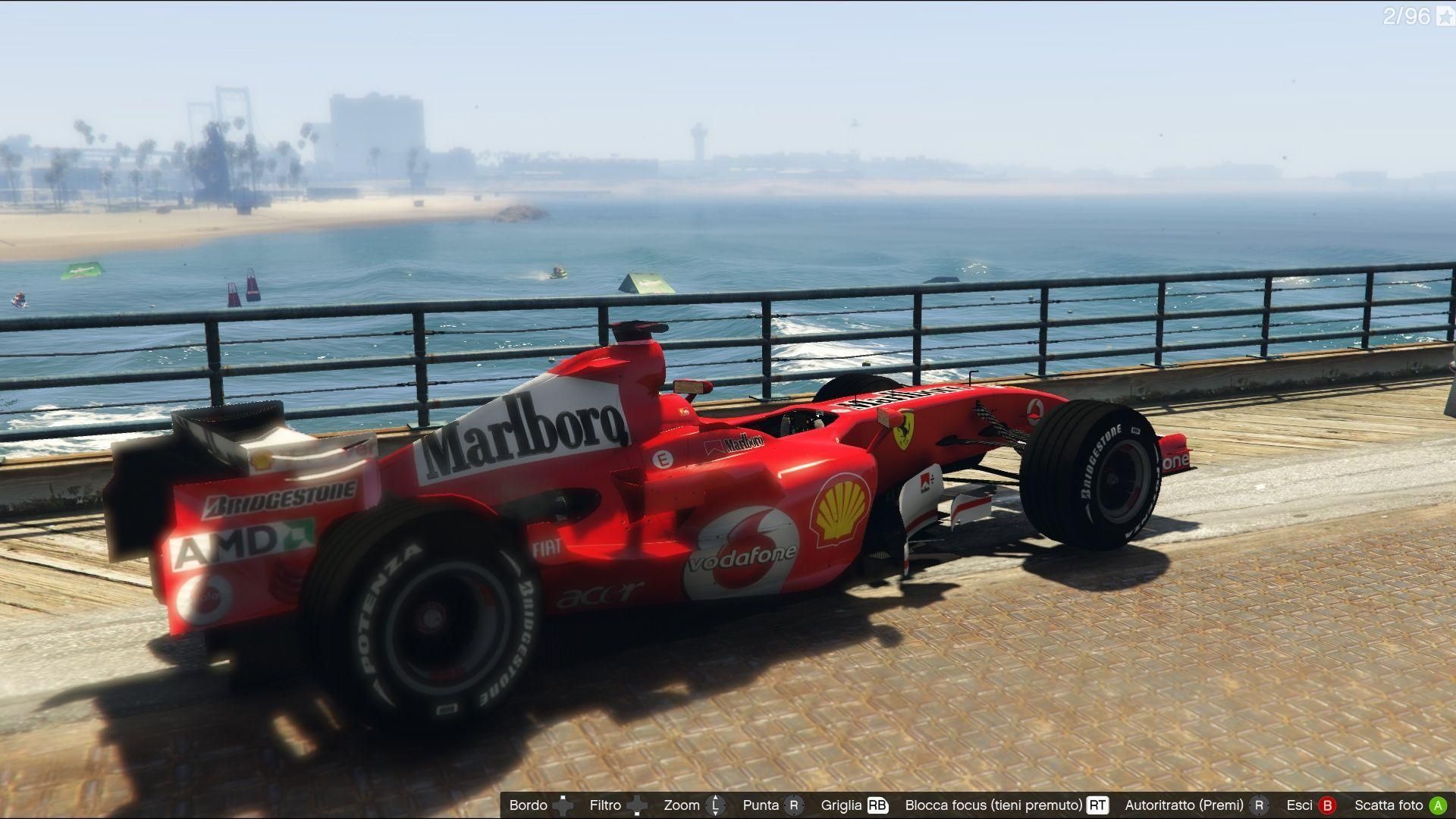Click the RT Blocca focus icon
Viewport: 1456px width, 819px height.
1097,804
